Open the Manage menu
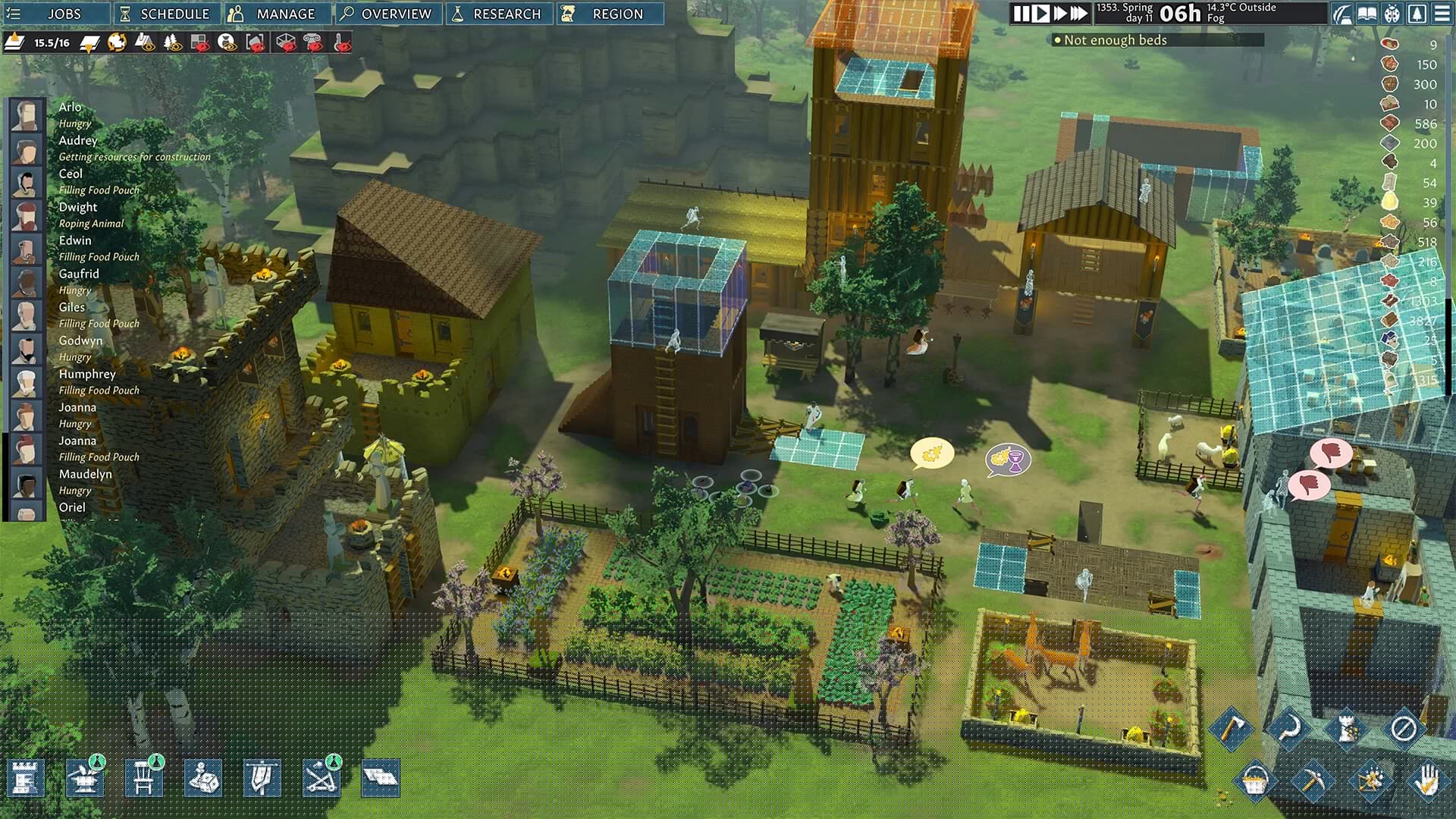This screenshot has height=819, width=1456. (278, 14)
